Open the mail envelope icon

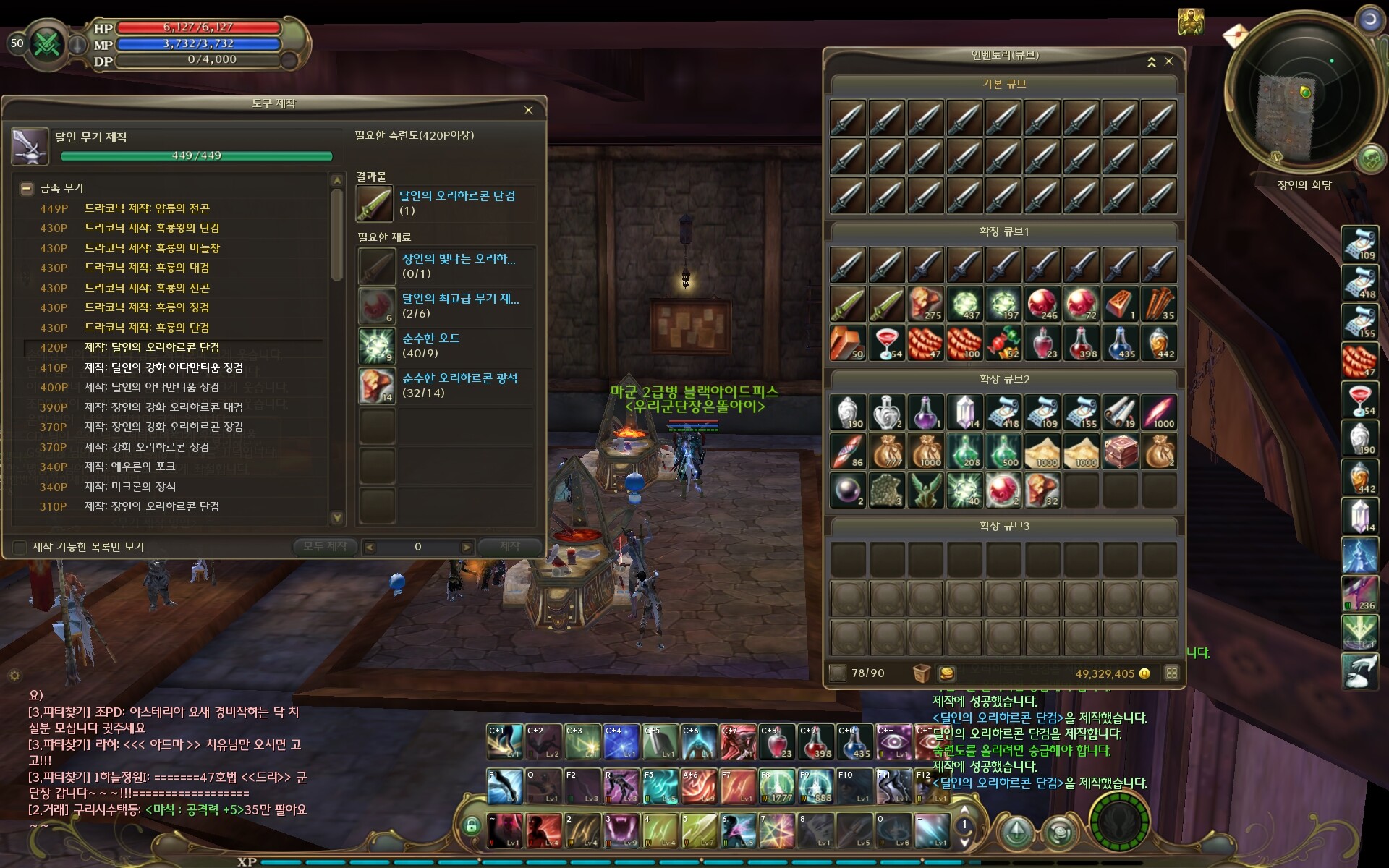1236,34
